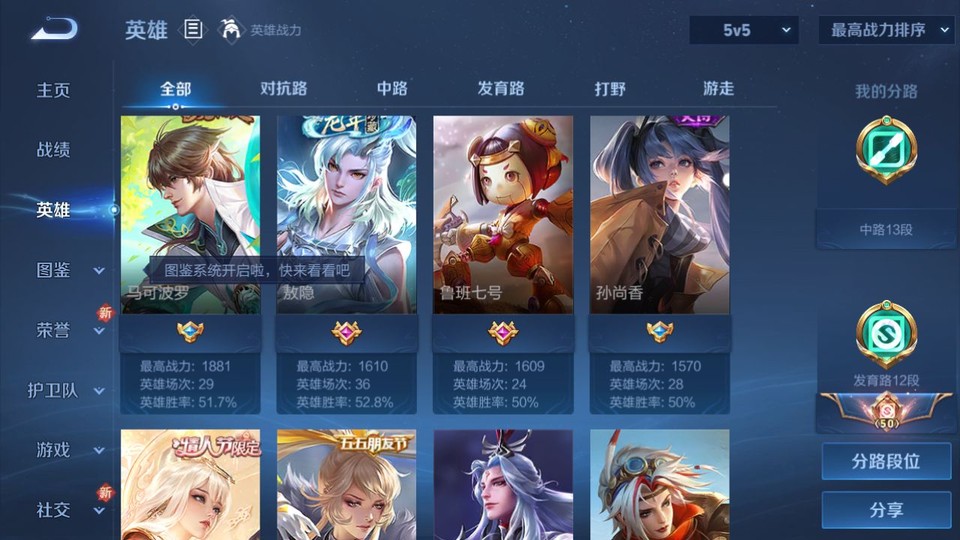This screenshot has width=960, height=540.
Task: Expand the 游戏 sidebar section
Action: pos(68,450)
